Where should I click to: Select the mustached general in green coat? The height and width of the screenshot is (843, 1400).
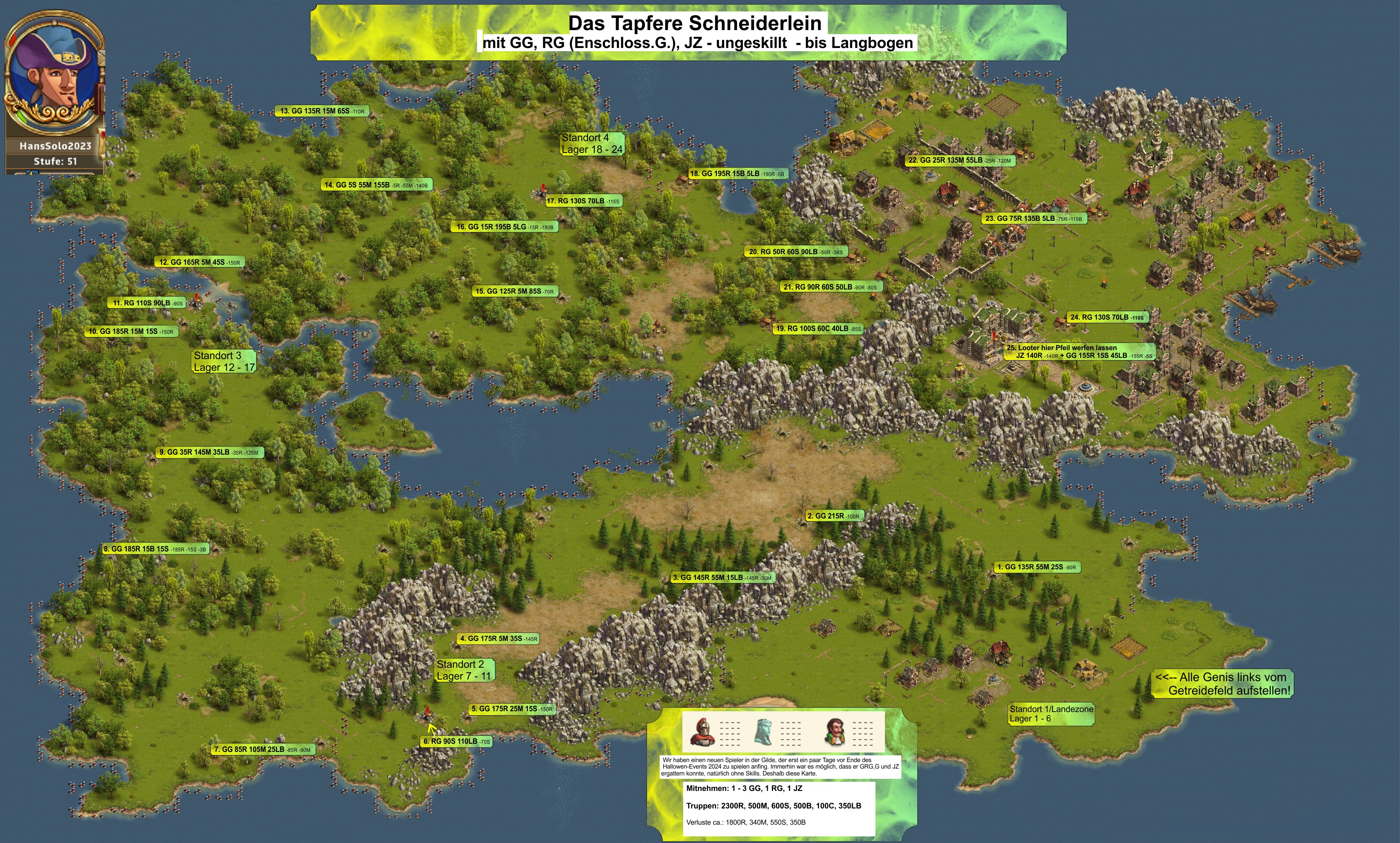pos(834,732)
